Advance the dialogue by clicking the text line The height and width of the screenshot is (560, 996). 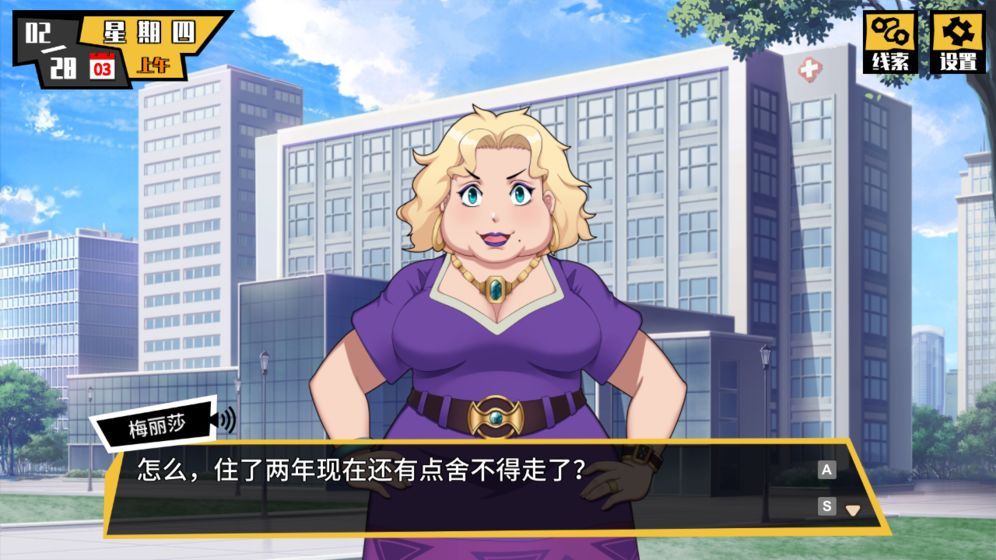click(360, 469)
